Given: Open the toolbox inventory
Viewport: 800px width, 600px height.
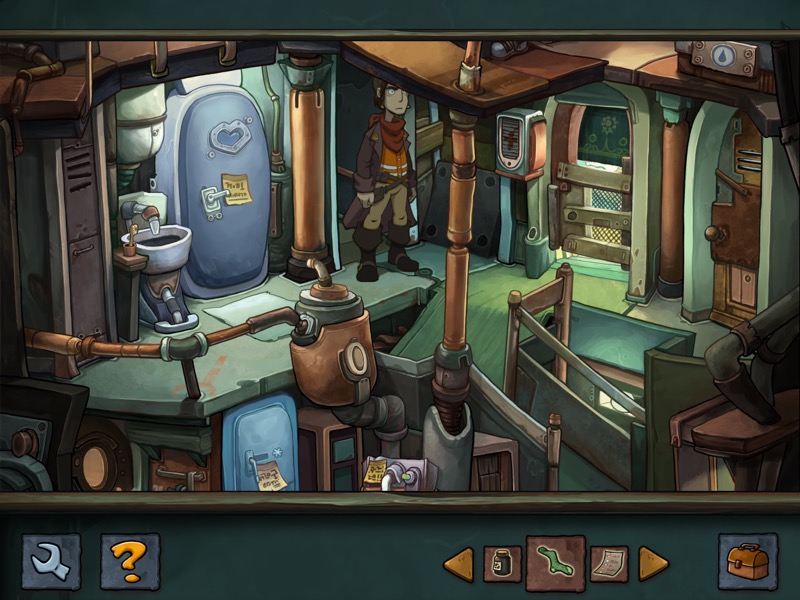Looking at the screenshot, I should tap(747, 561).
